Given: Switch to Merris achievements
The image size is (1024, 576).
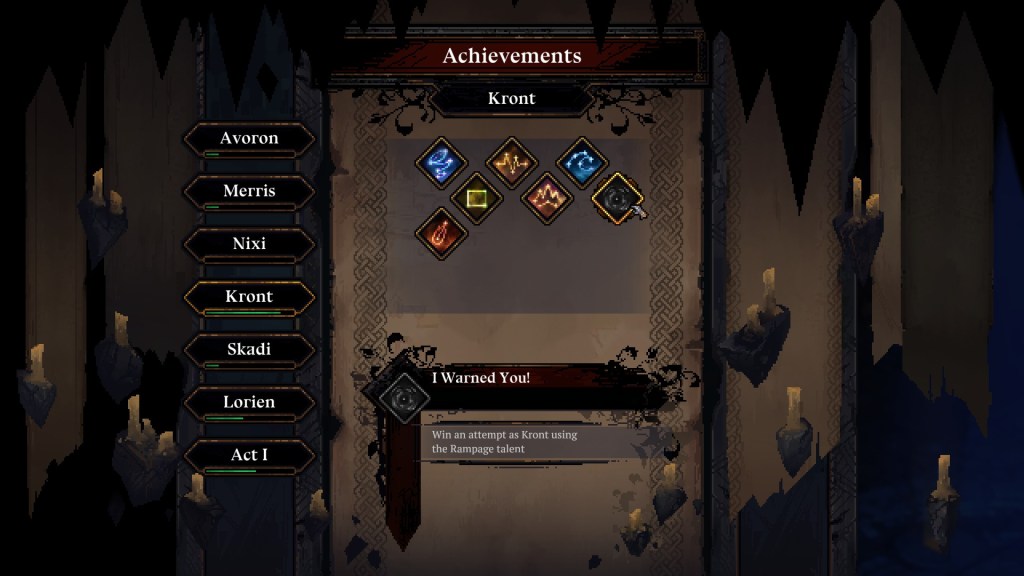Looking at the screenshot, I should point(249,190).
